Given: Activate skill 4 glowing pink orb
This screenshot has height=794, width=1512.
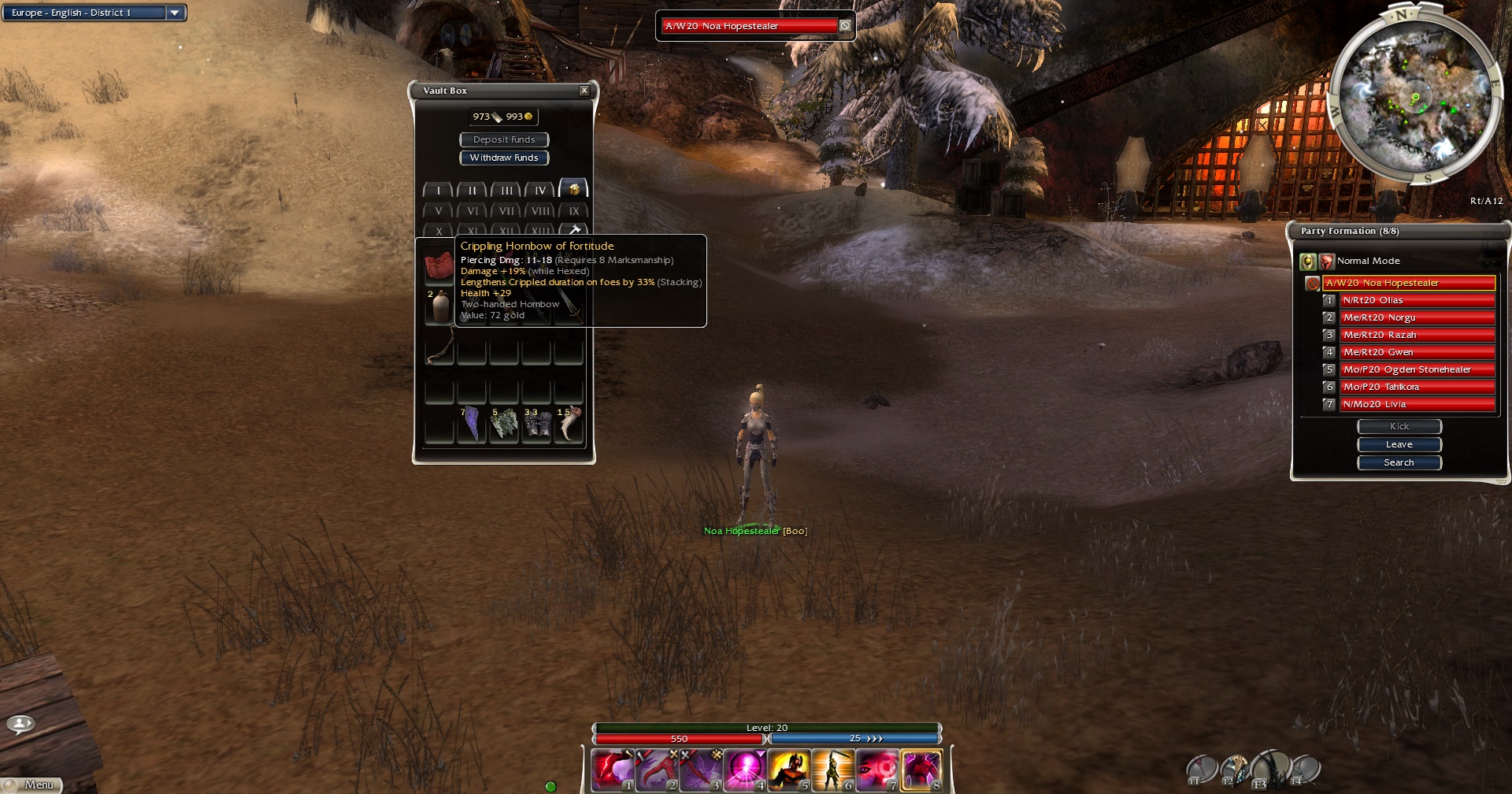Looking at the screenshot, I should point(745,769).
